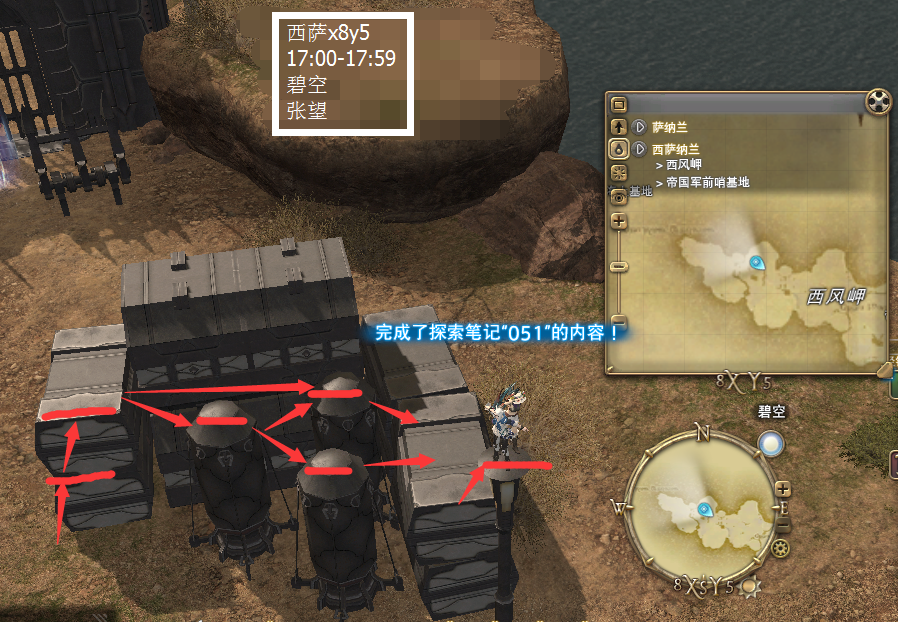Zoom in the large map window
Screen dimensions: 898x622
tap(618, 221)
